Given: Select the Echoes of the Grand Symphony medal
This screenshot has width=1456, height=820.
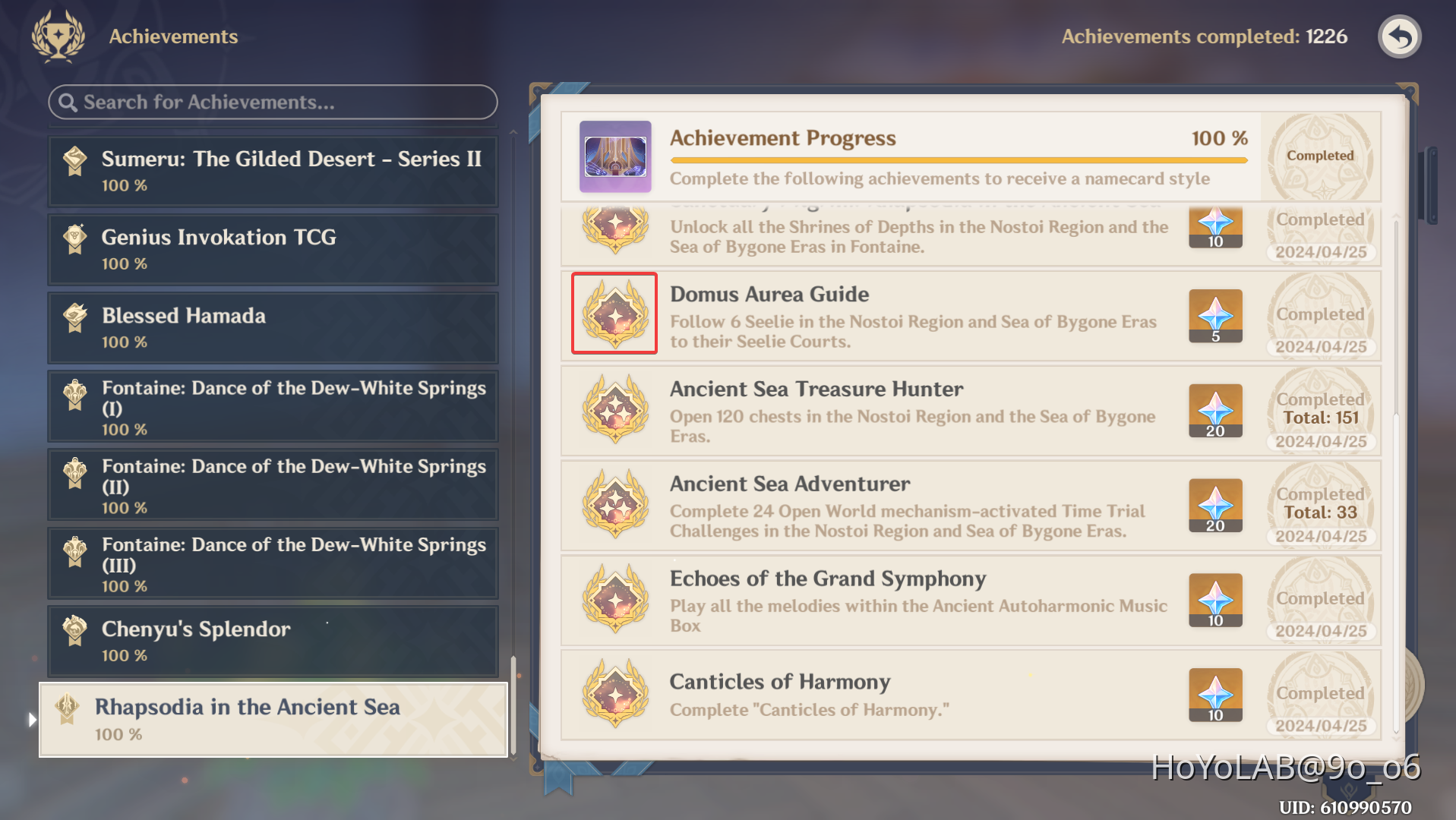Looking at the screenshot, I should point(614,600).
